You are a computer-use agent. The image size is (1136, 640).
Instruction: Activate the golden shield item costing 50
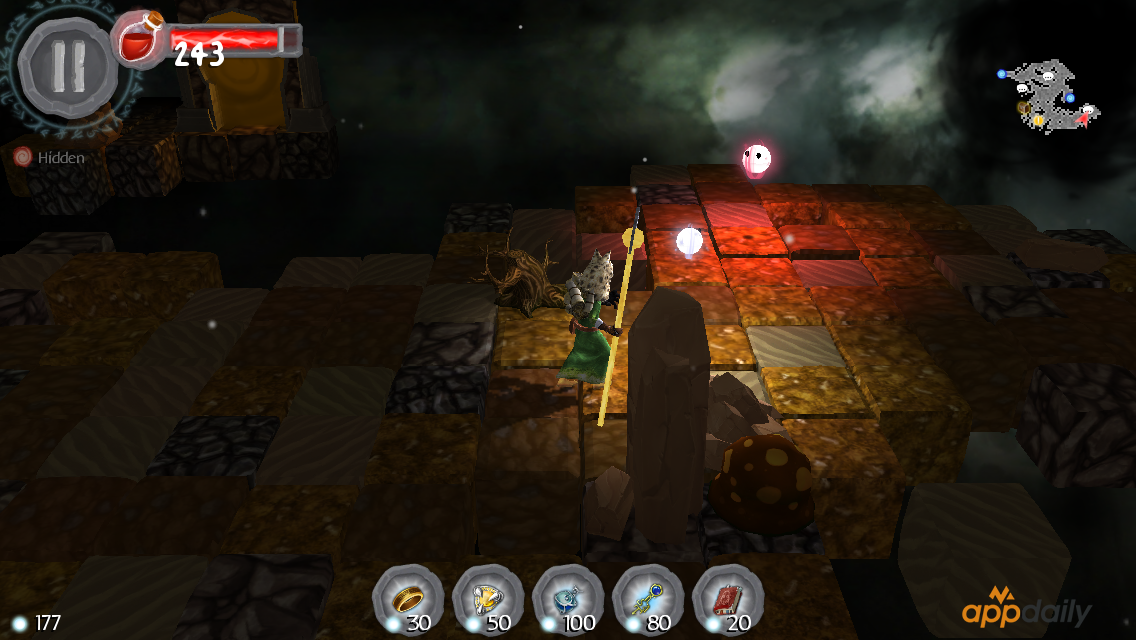[488, 599]
